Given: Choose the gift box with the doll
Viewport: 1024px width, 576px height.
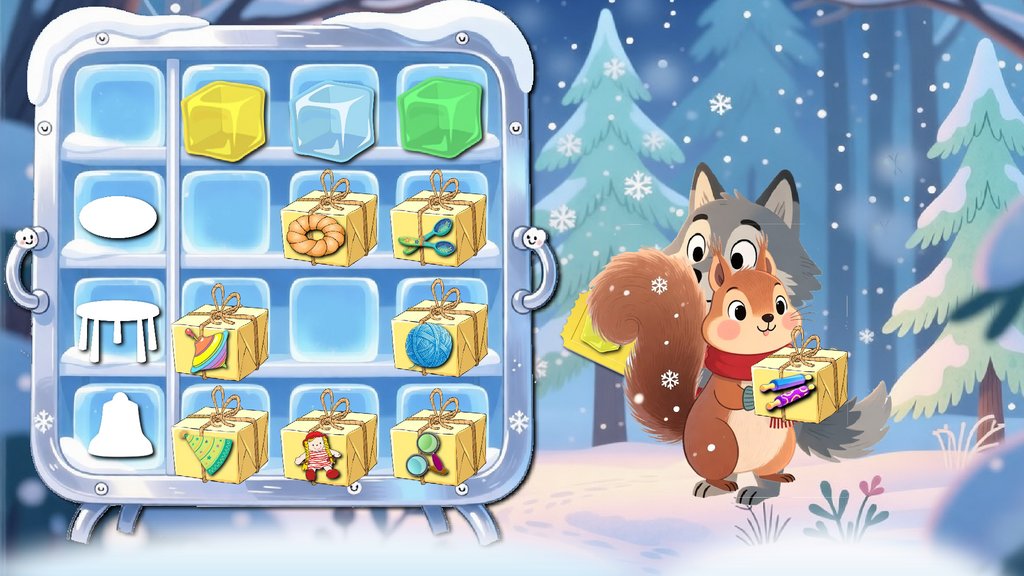Looking at the screenshot, I should click(328, 445).
